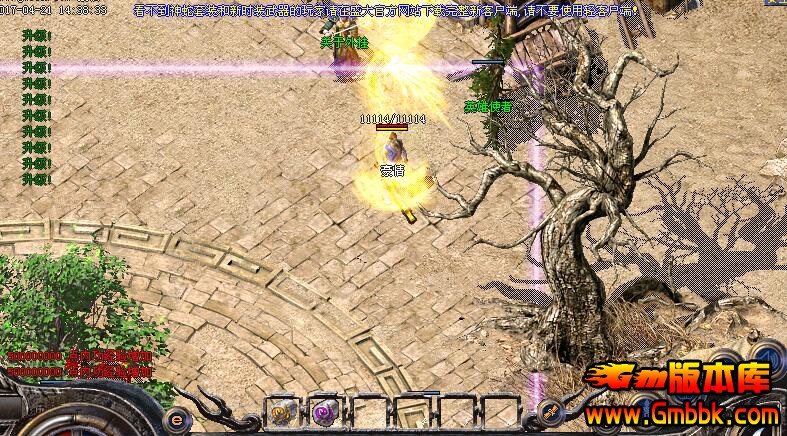
Task: Use the orange scroll in the hotbar
Action: click(x=282, y=411)
